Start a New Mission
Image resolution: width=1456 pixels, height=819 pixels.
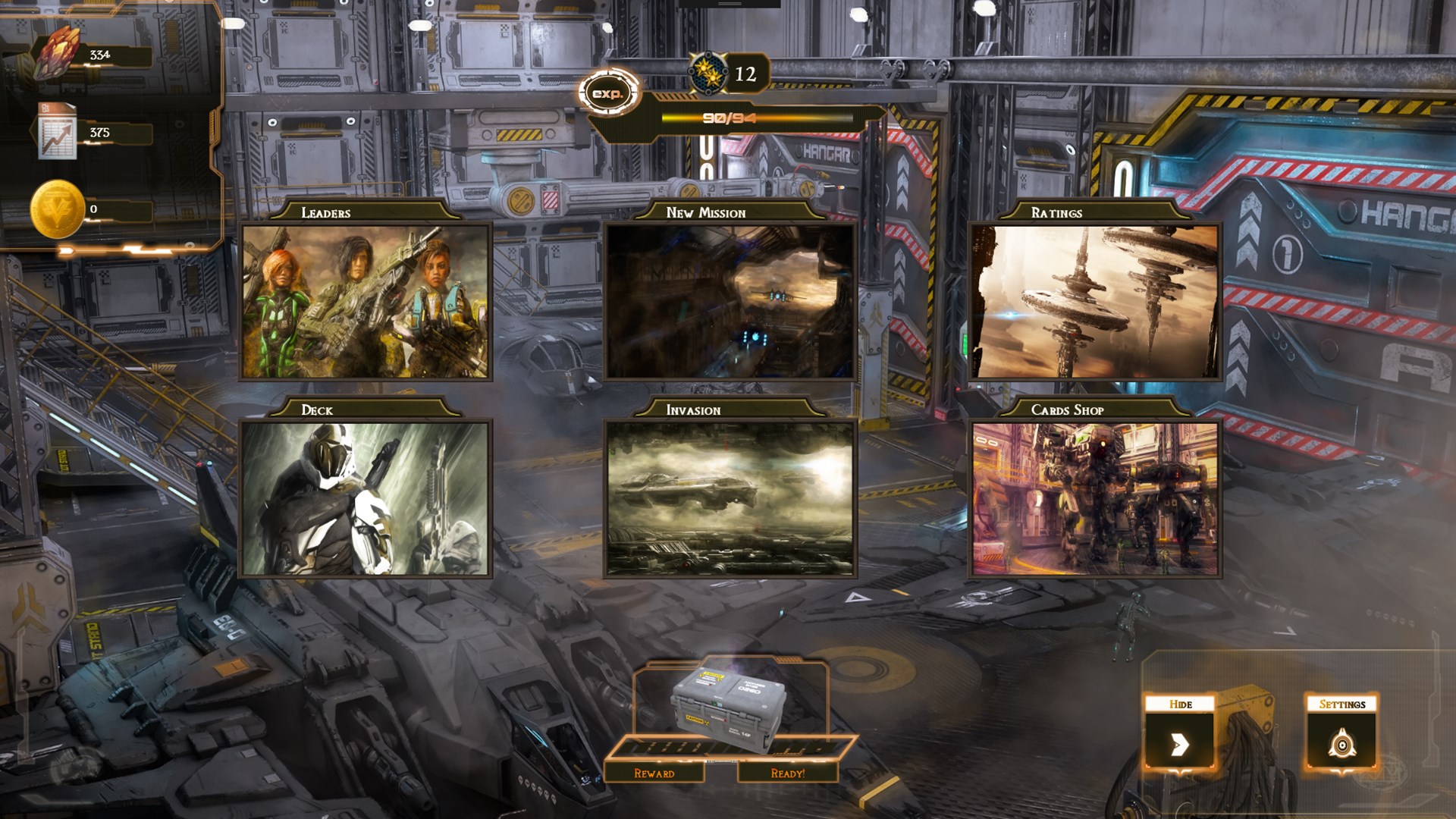(x=730, y=301)
